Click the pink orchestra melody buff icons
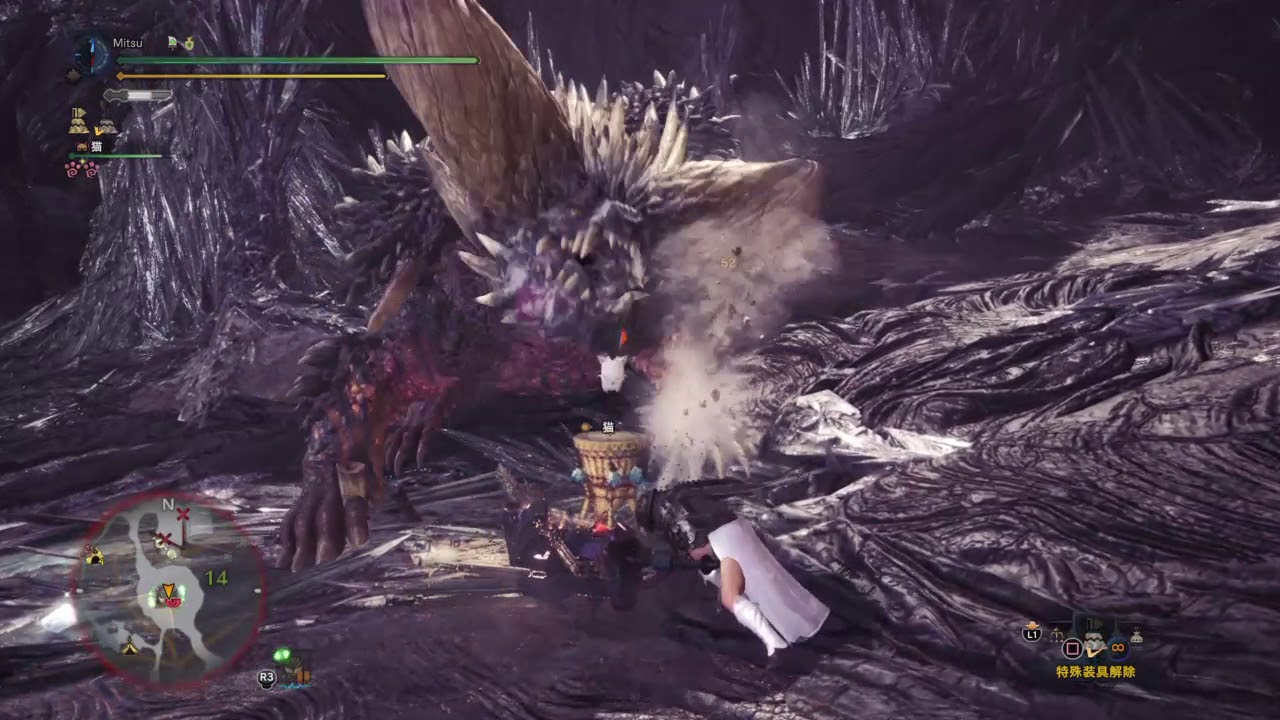This screenshot has width=1280, height=720. pos(81,169)
